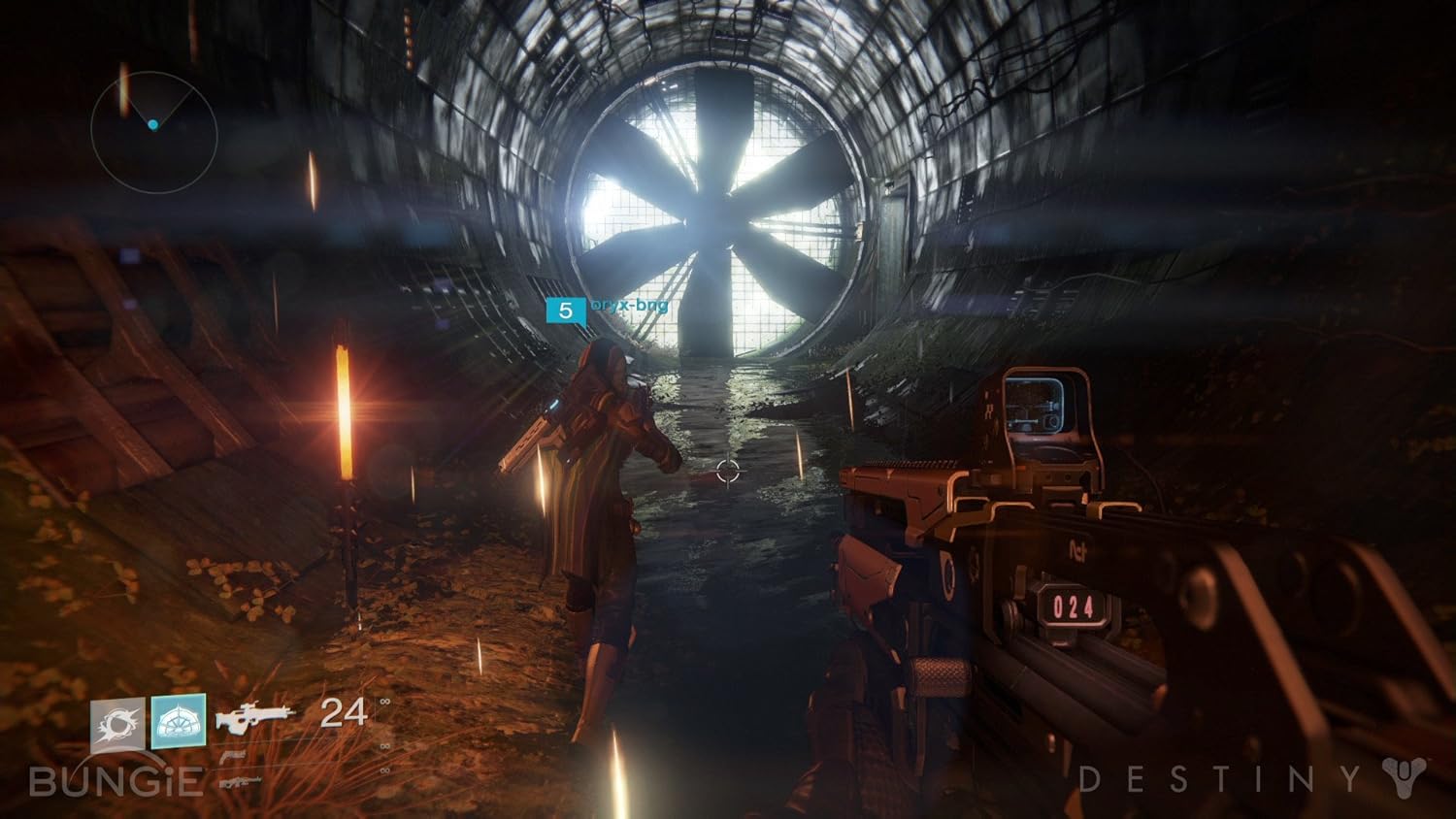Switch to the equipped primary weapon row

click(255, 716)
